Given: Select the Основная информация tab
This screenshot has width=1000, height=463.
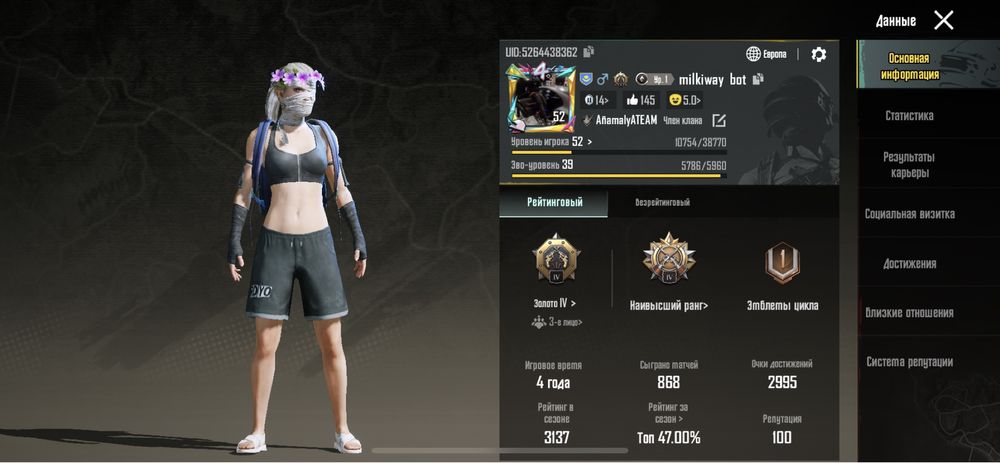Looking at the screenshot, I should click(x=909, y=66).
